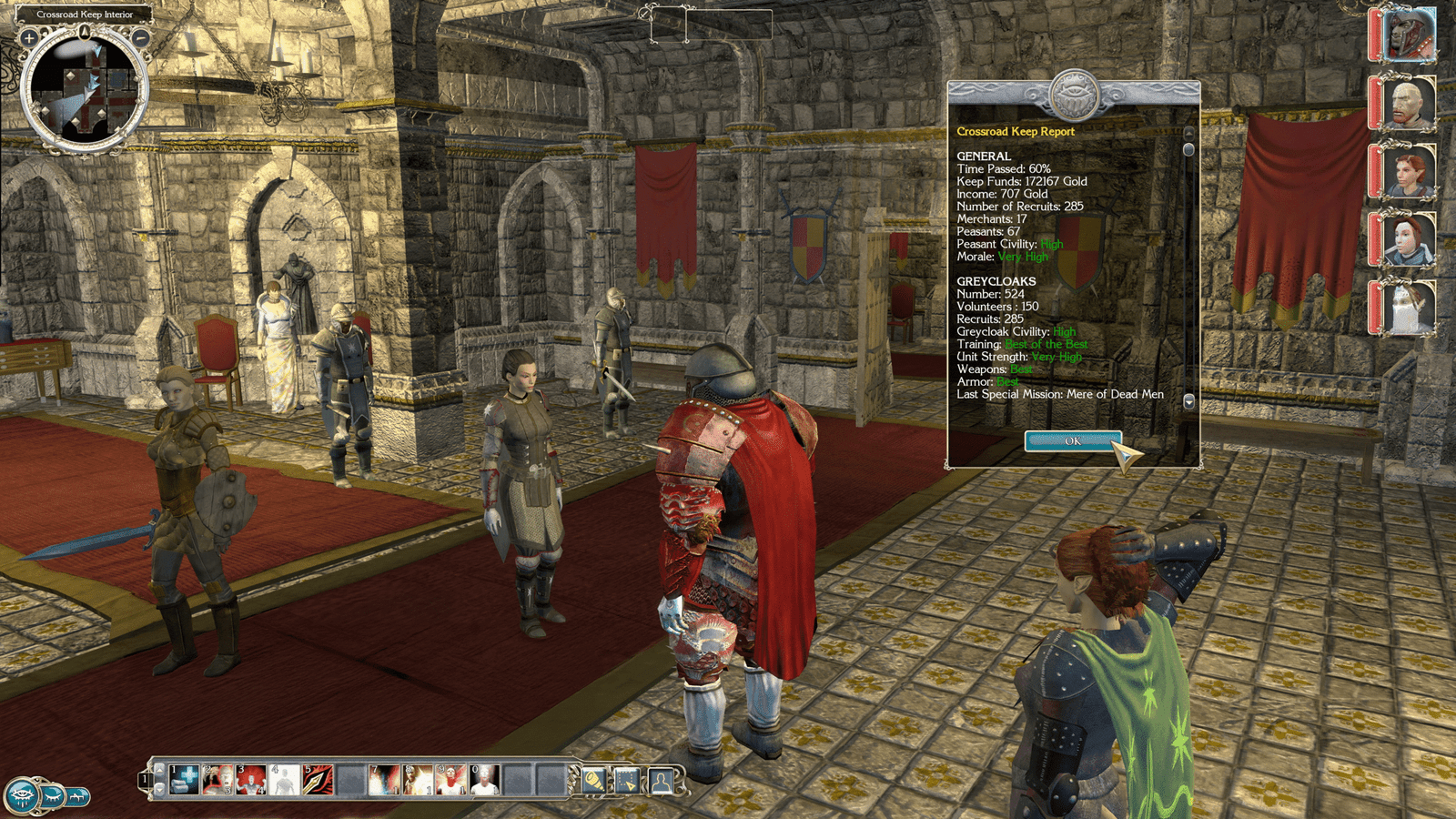1456x819 pixels.
Task: Confirm the Crossroad Keep Report with OK
Action: (1072, 441)
